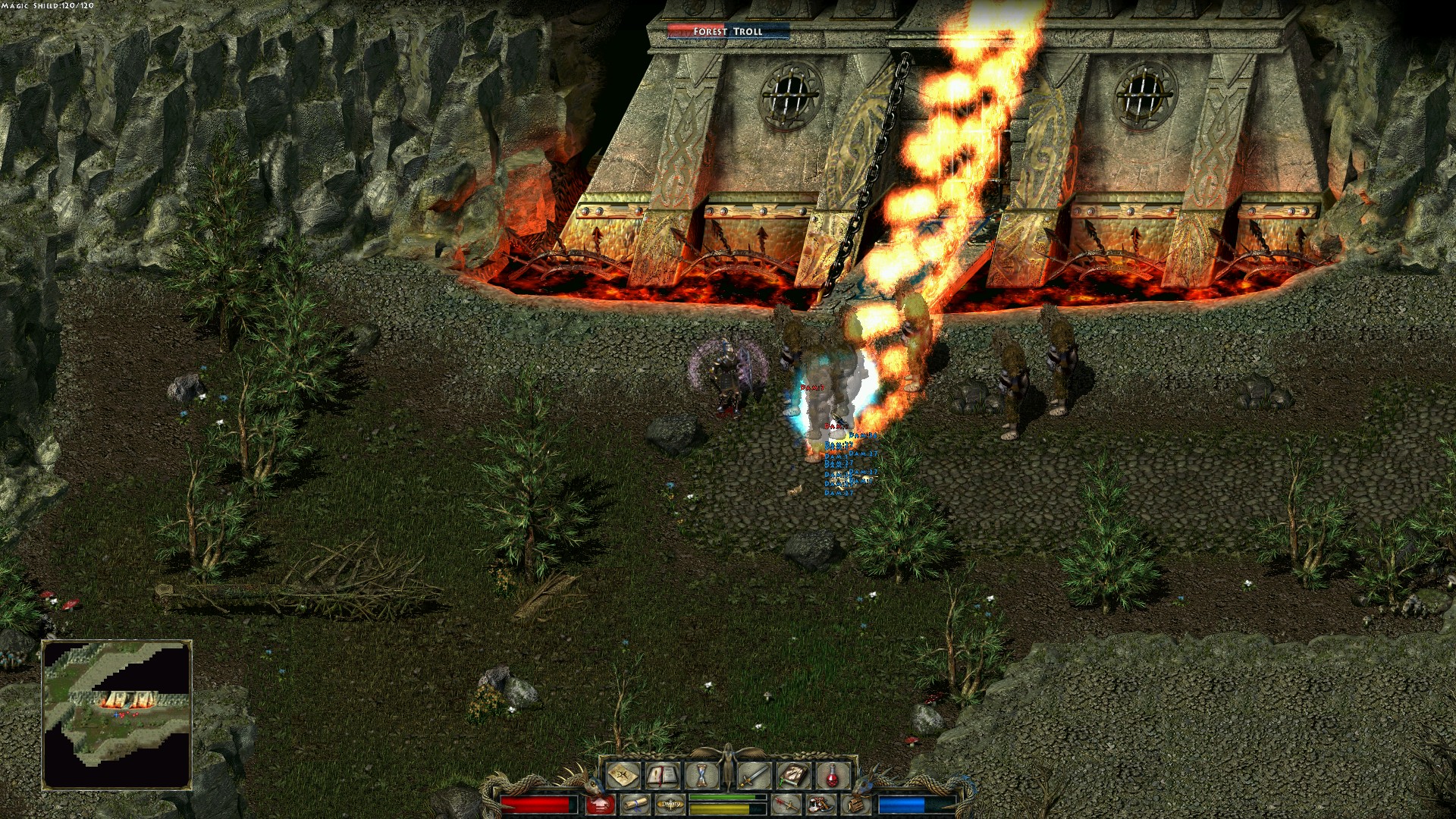Click the hourglass button
Viewport: 1456px width, 819px height.
pos(700,775)
